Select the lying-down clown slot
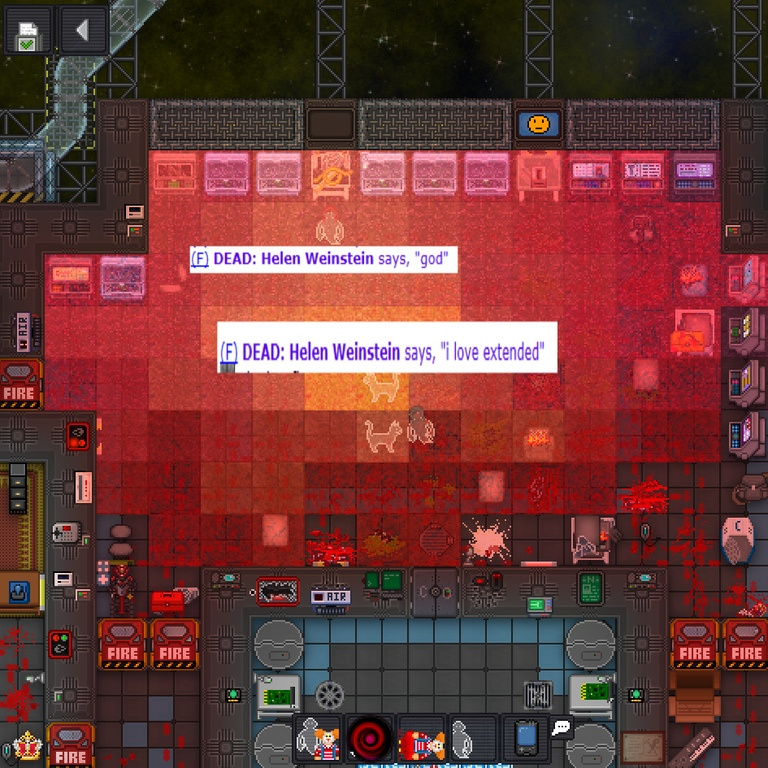This screenshot has height=768, width=768. (x=422, y=741)
